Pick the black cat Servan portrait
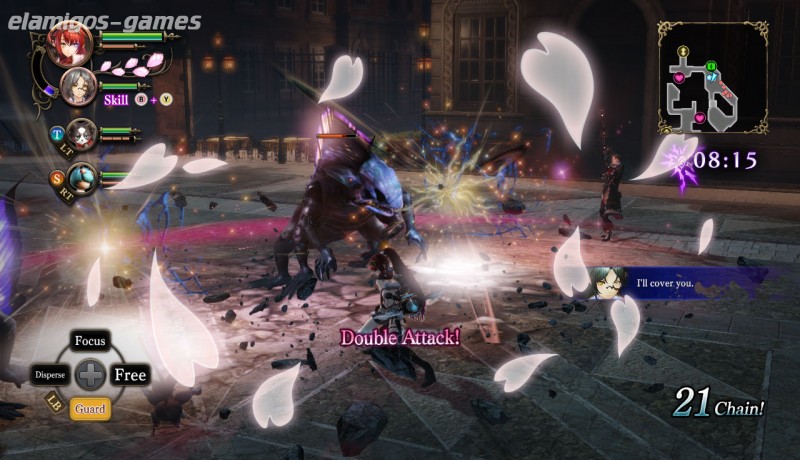The width and height of the screenshot is (800, 460). click(x=82, y=133)
